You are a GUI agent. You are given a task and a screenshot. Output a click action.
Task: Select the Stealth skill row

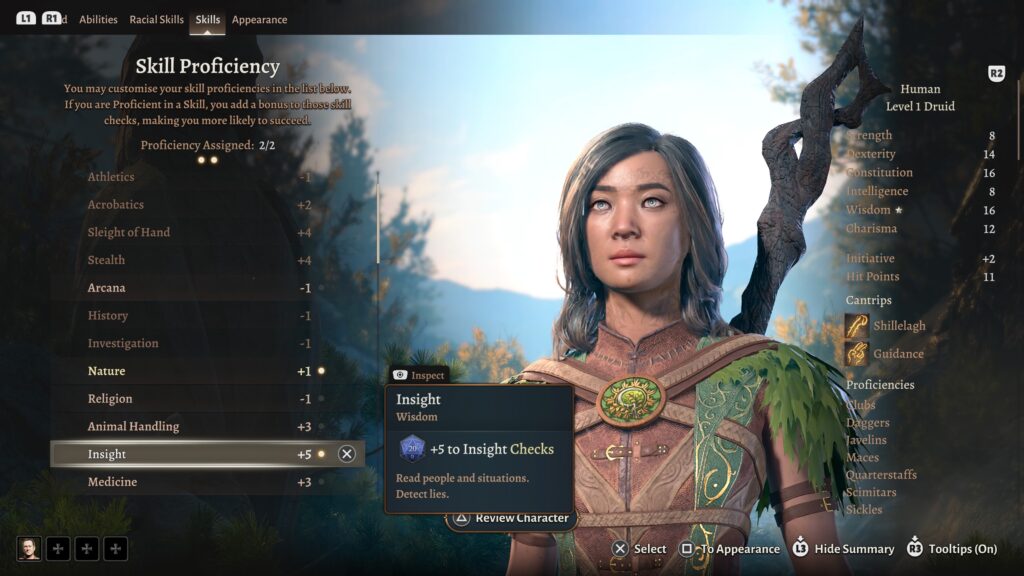point(200,260)
